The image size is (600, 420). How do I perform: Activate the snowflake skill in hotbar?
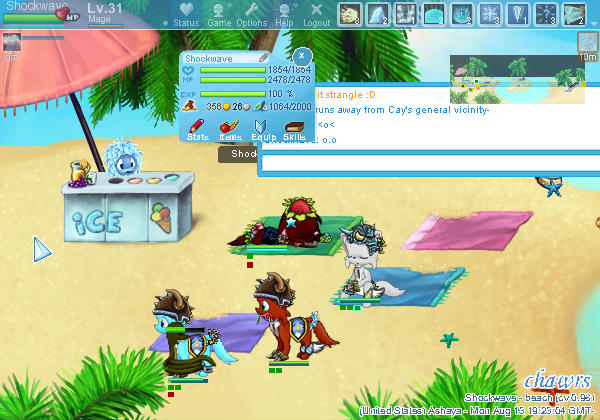(x=491, y=14)
